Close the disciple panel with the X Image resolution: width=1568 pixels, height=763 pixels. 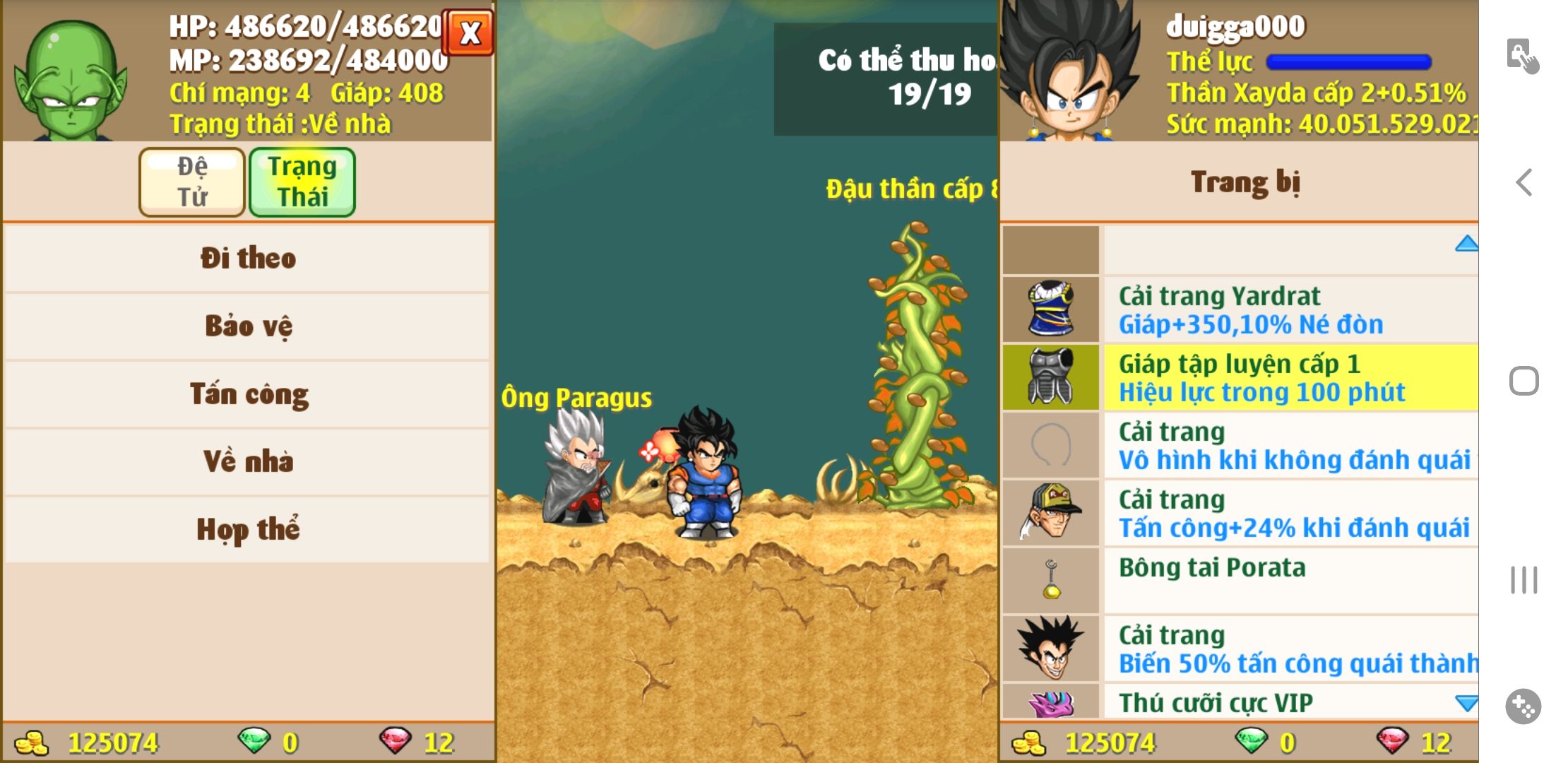(x=470, y=32)
